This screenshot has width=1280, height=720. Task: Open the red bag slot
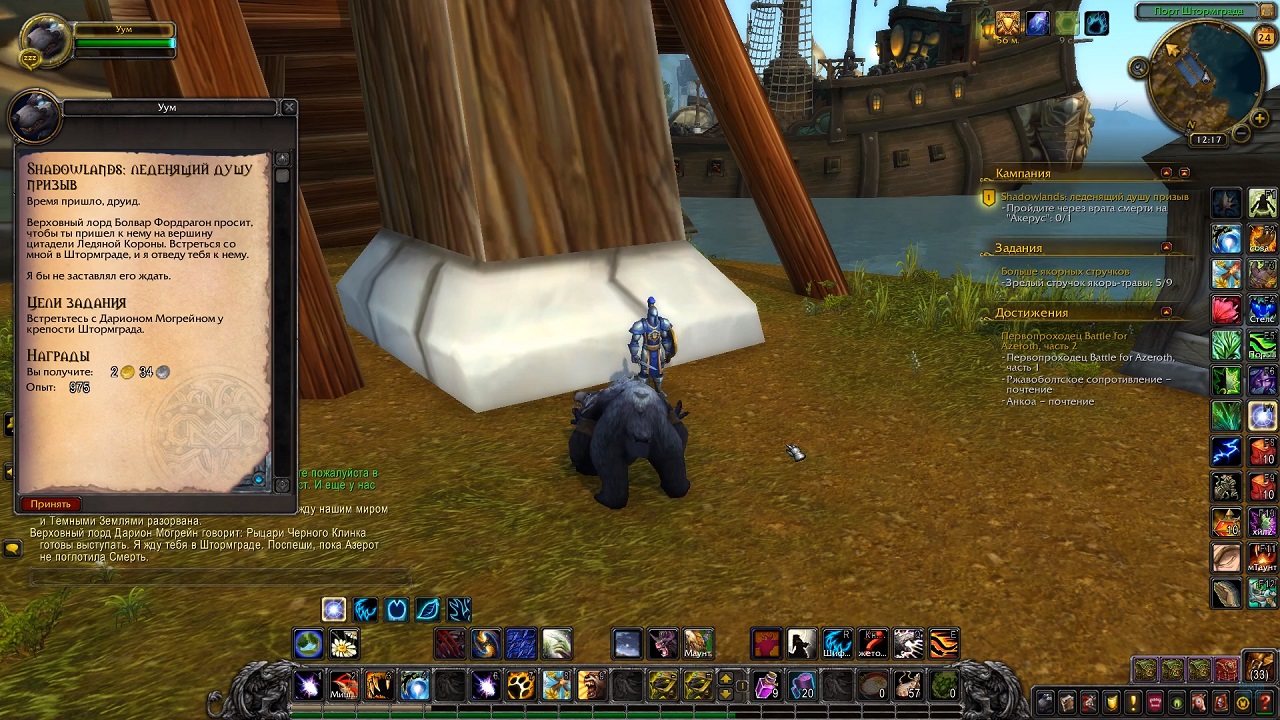pyautogui.click(x=1227, y=668)
